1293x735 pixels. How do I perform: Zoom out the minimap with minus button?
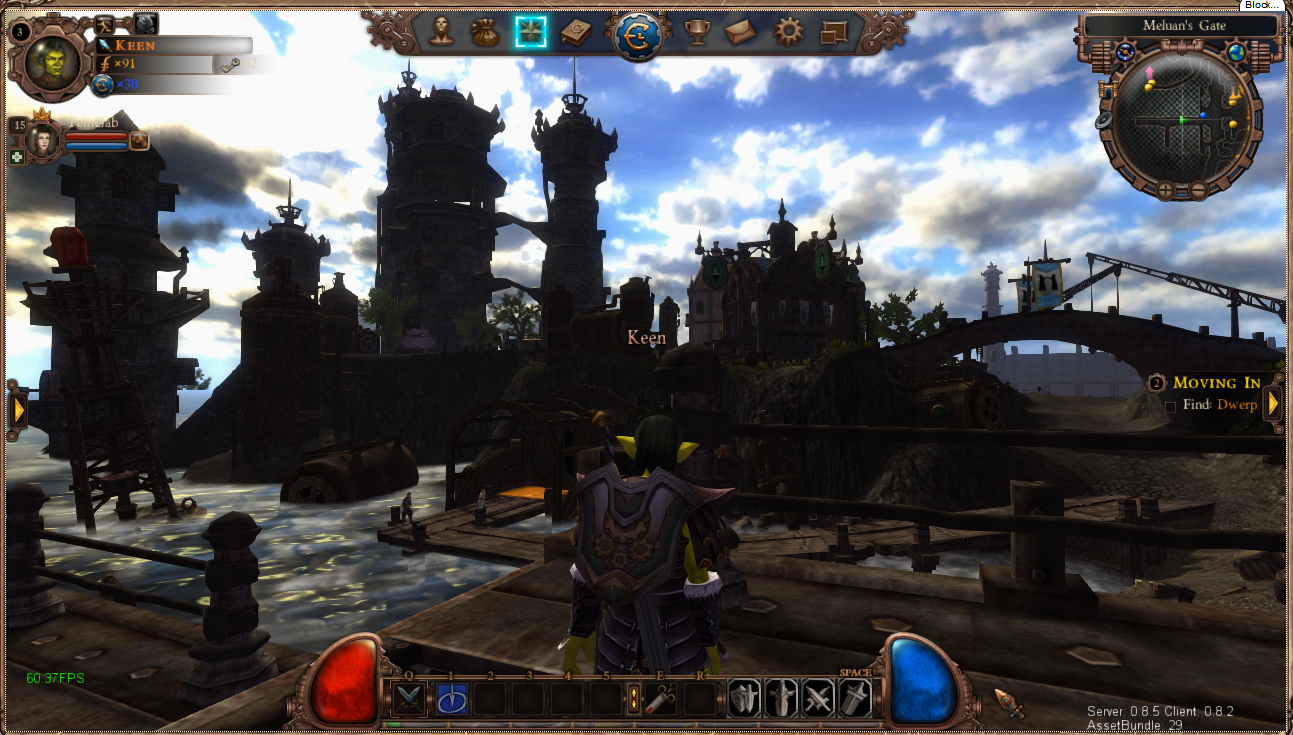(1197, 189)
